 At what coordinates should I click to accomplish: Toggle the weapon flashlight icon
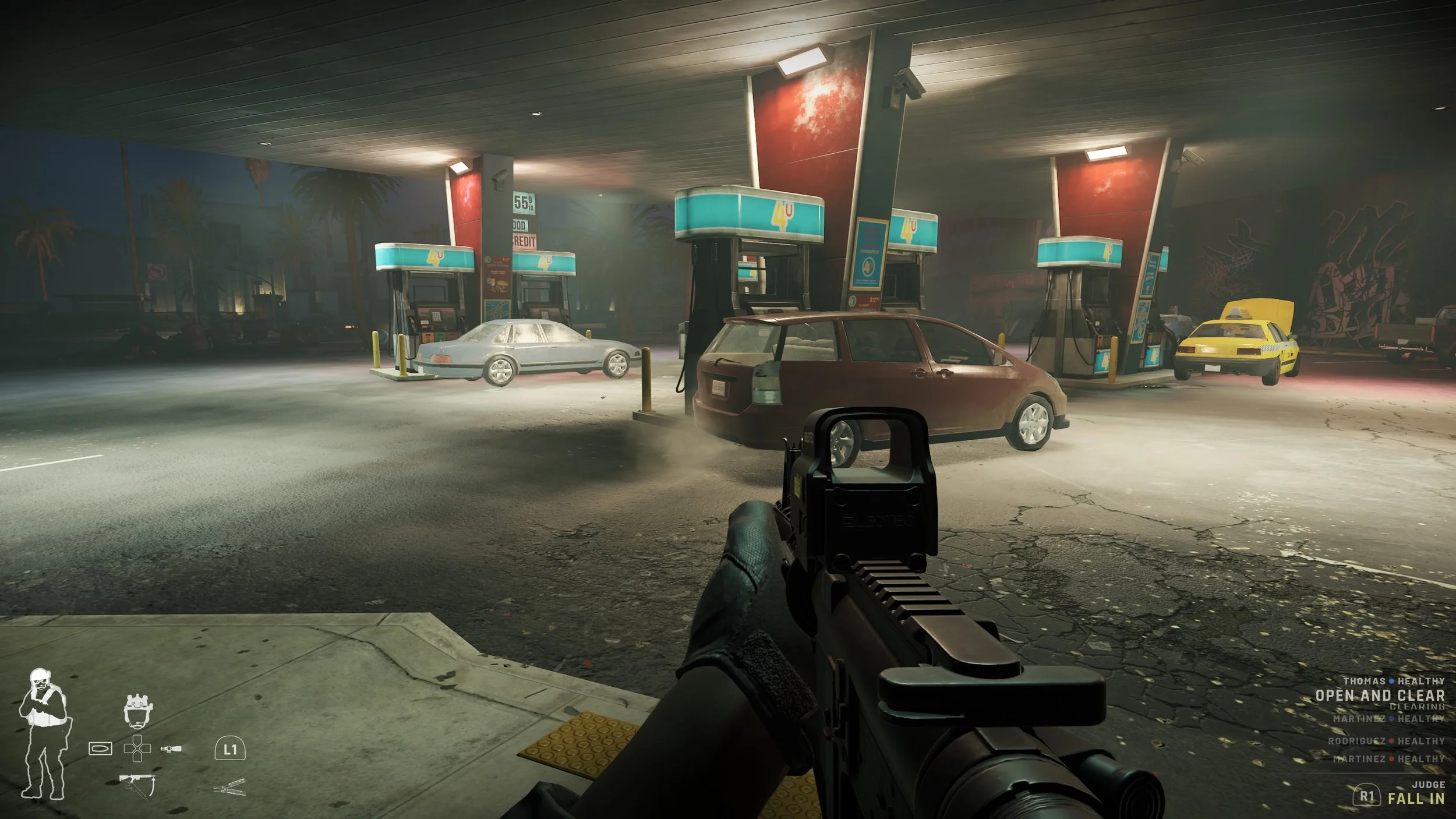click(171, 748)
